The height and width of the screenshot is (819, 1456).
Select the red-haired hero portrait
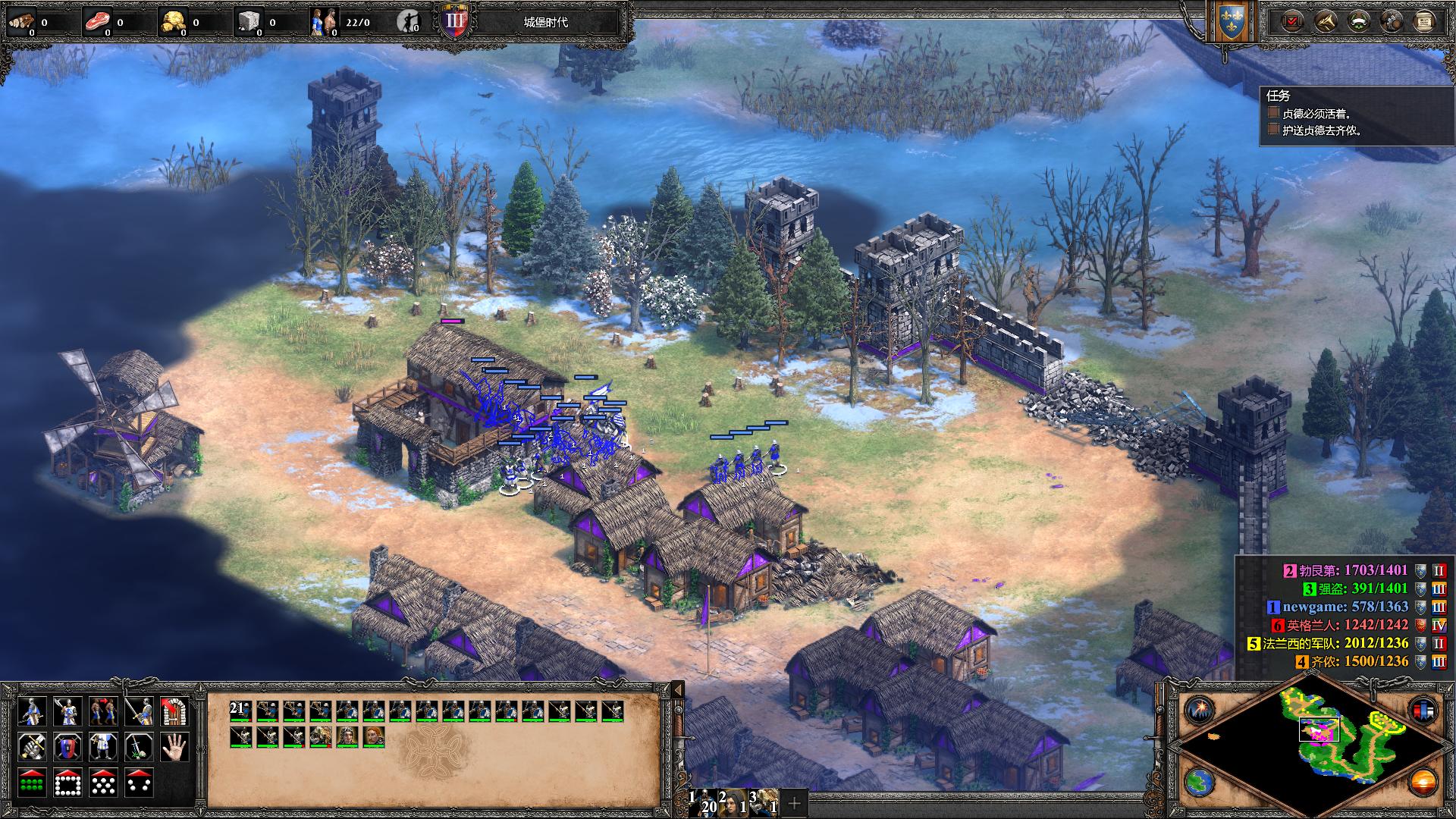click(374, 736)
